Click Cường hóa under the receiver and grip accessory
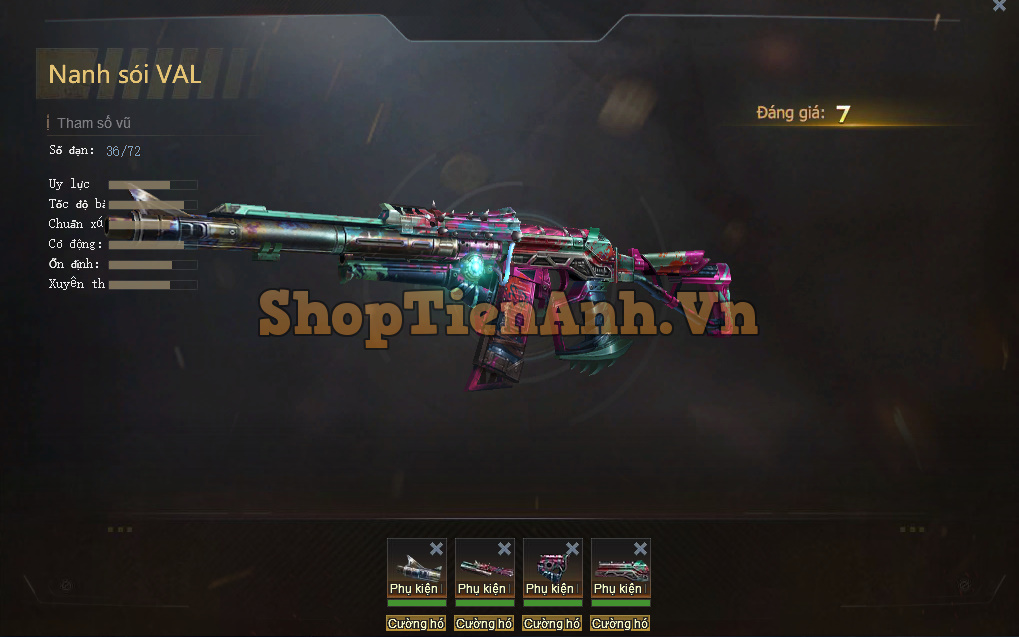 pos(552,623)
